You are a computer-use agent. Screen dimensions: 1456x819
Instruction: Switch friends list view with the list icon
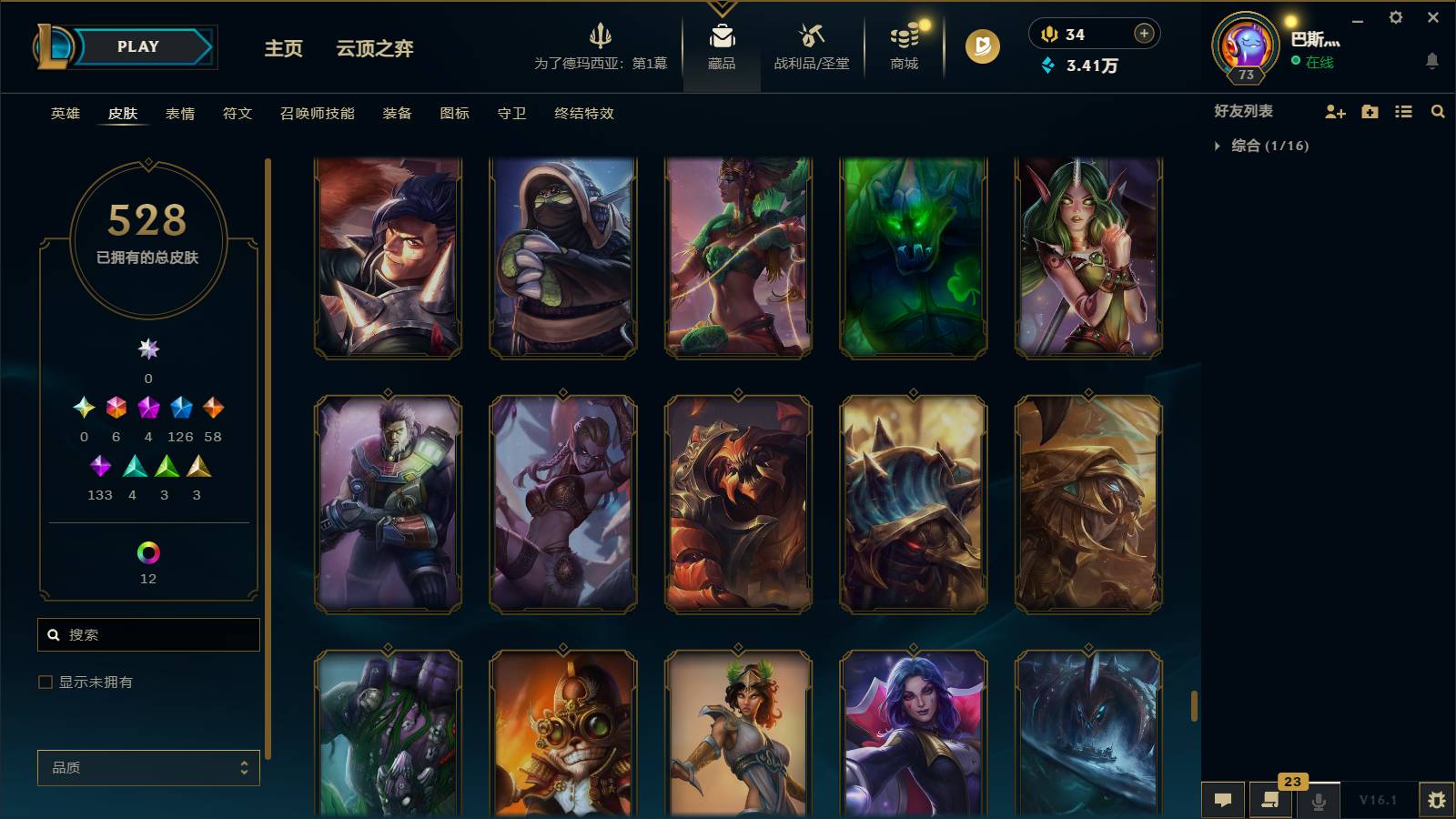coord(1404,112)
